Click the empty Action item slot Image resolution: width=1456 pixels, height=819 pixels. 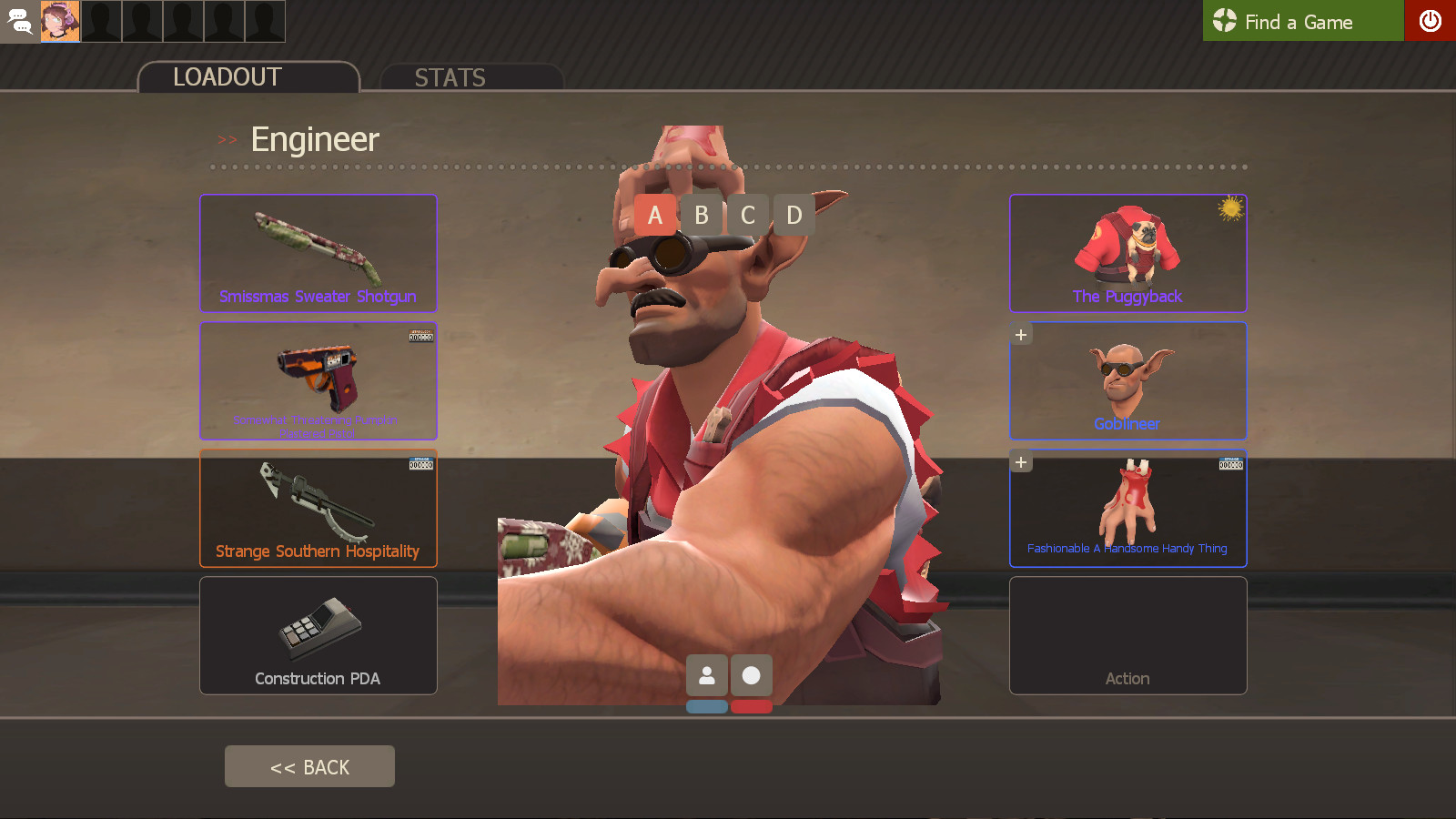(x=1127, y=635)
